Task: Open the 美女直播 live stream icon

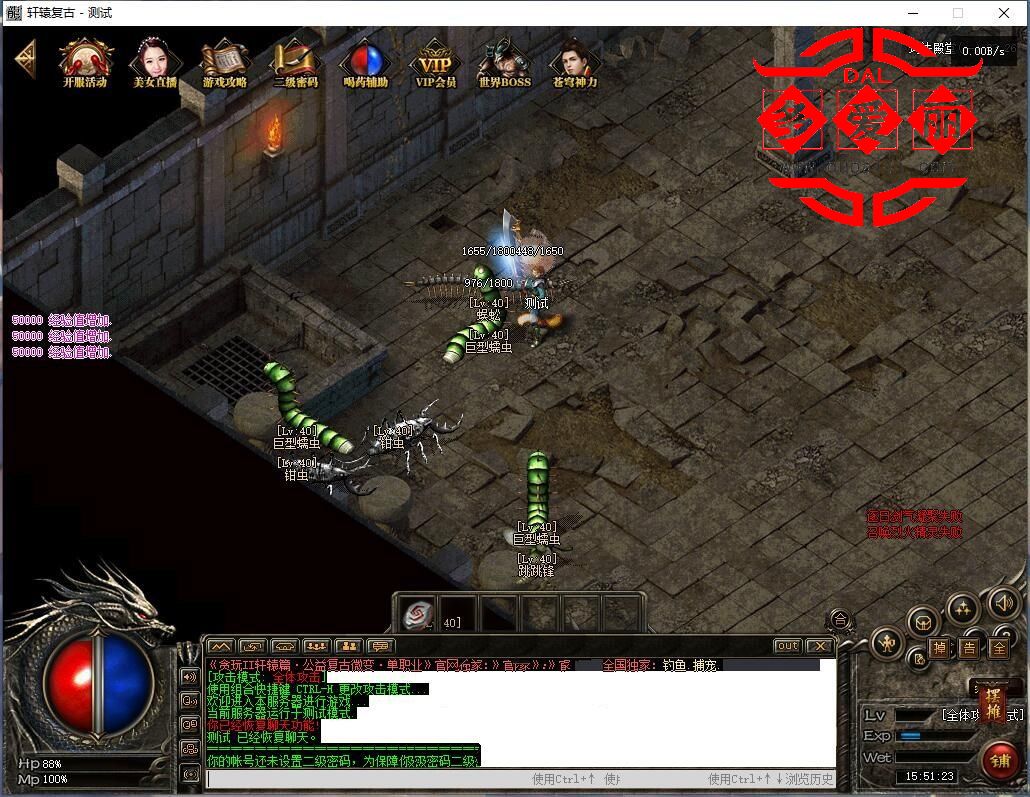Action: (x=154, y=62)
